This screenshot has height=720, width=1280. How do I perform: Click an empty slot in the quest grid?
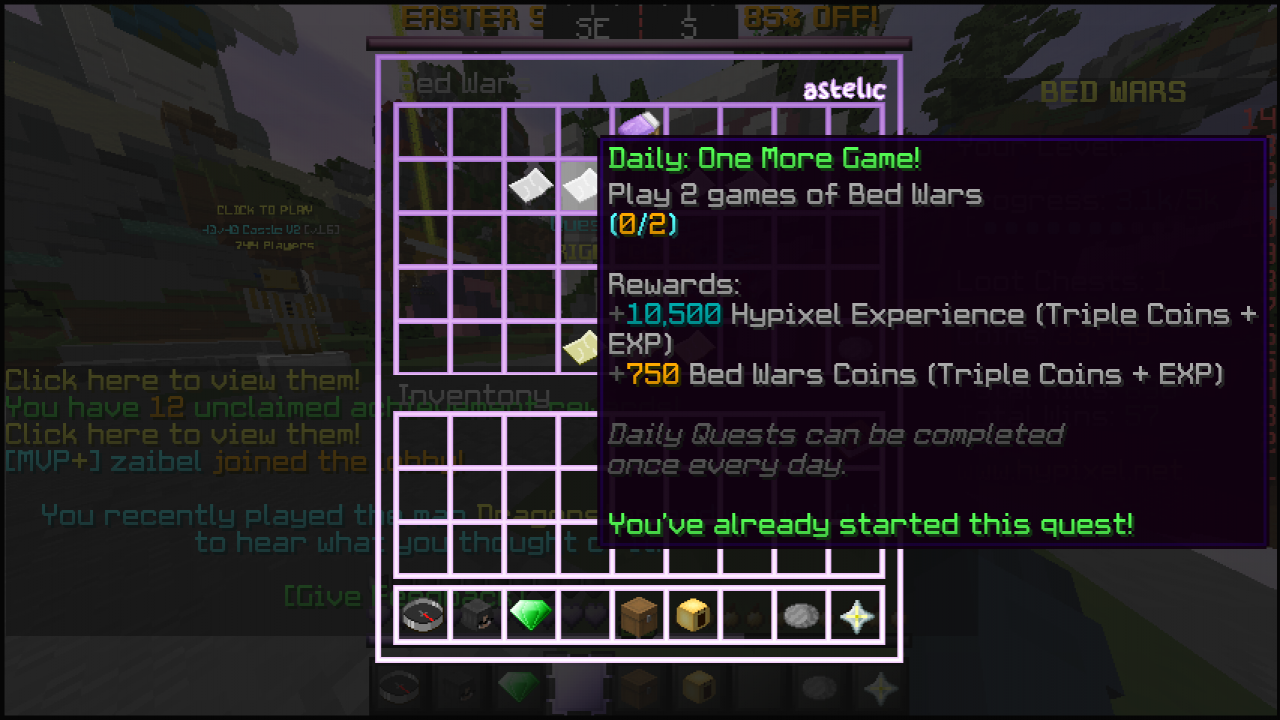[422, 240]
